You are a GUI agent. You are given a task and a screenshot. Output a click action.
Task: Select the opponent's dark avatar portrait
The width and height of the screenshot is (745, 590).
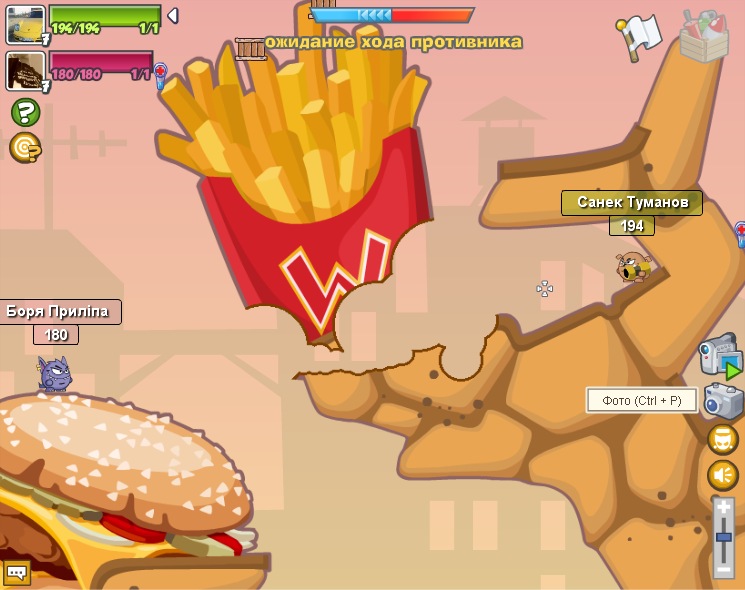[x=25, y=71]
